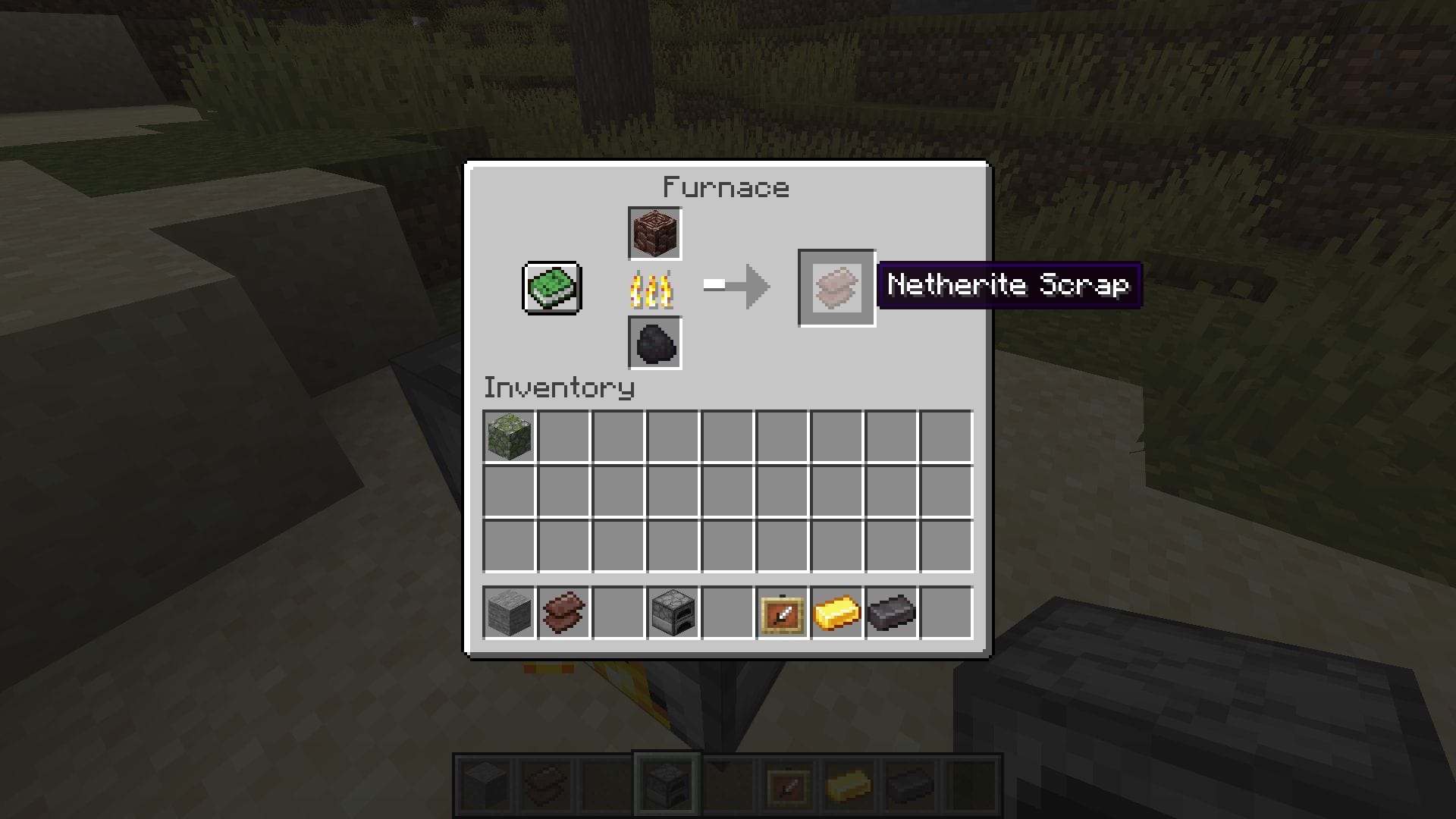Click the ancient debris in the smelting slot
1456x819 pixels.
(x=654, y=232)
